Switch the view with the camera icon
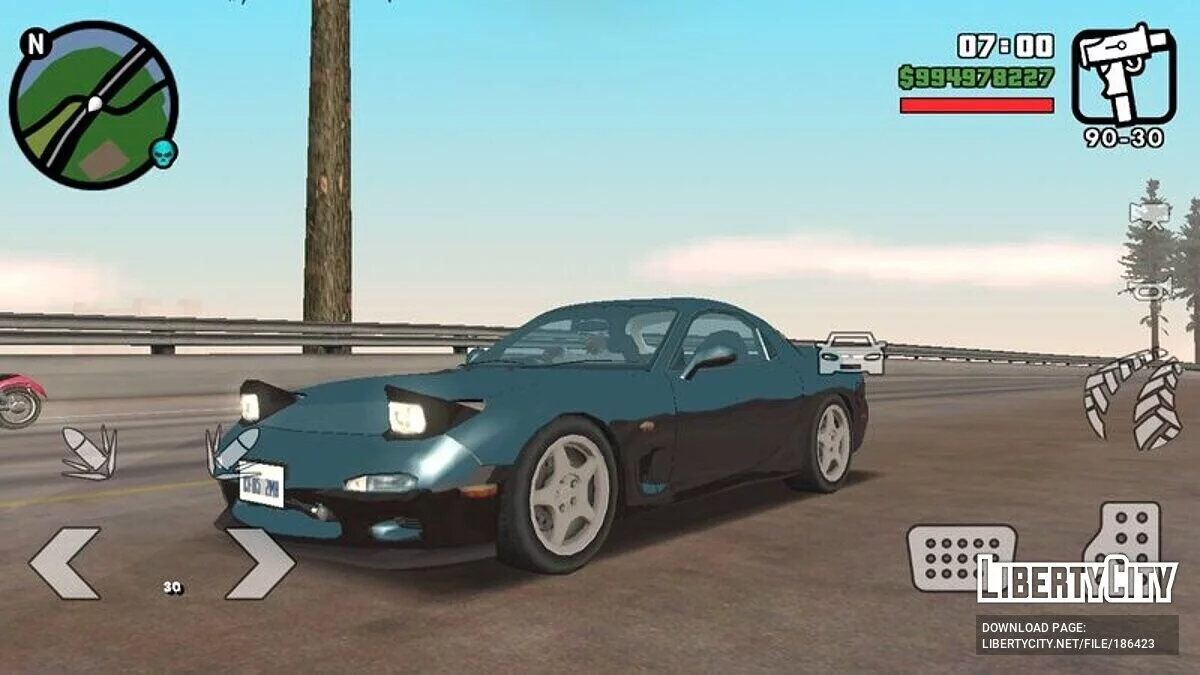 point(1149,214)
